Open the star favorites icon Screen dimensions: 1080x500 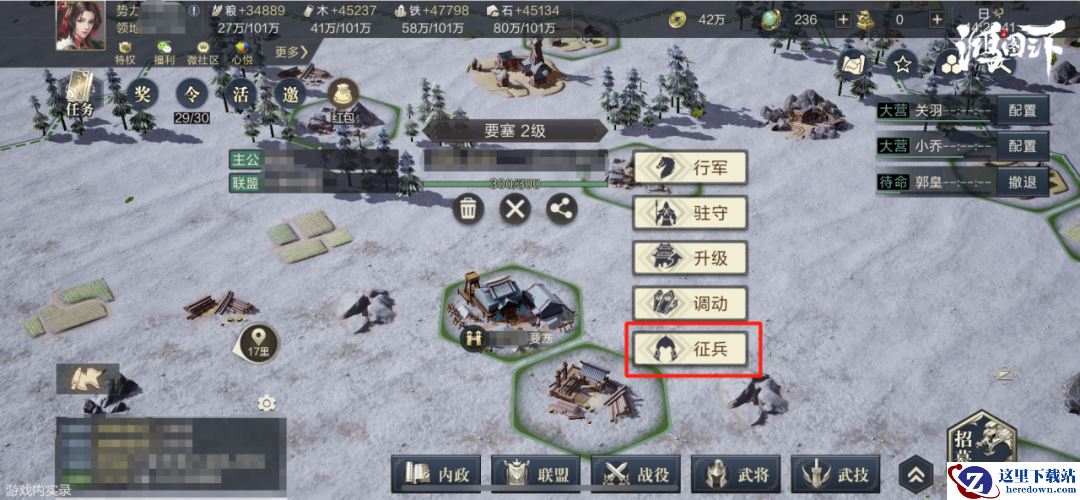point(903,65)
